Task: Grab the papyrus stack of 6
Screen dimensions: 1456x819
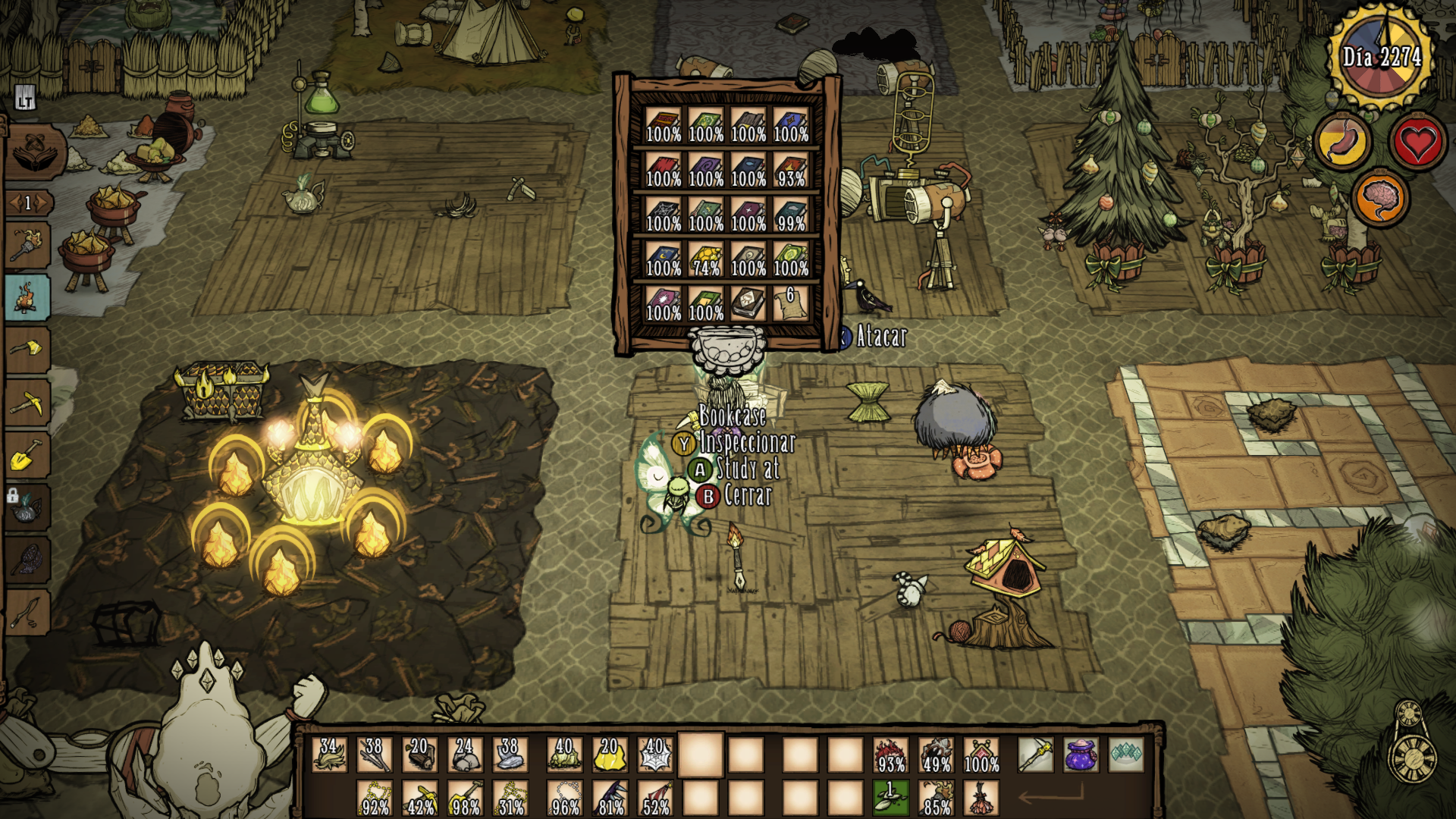Action: point(790,304)
